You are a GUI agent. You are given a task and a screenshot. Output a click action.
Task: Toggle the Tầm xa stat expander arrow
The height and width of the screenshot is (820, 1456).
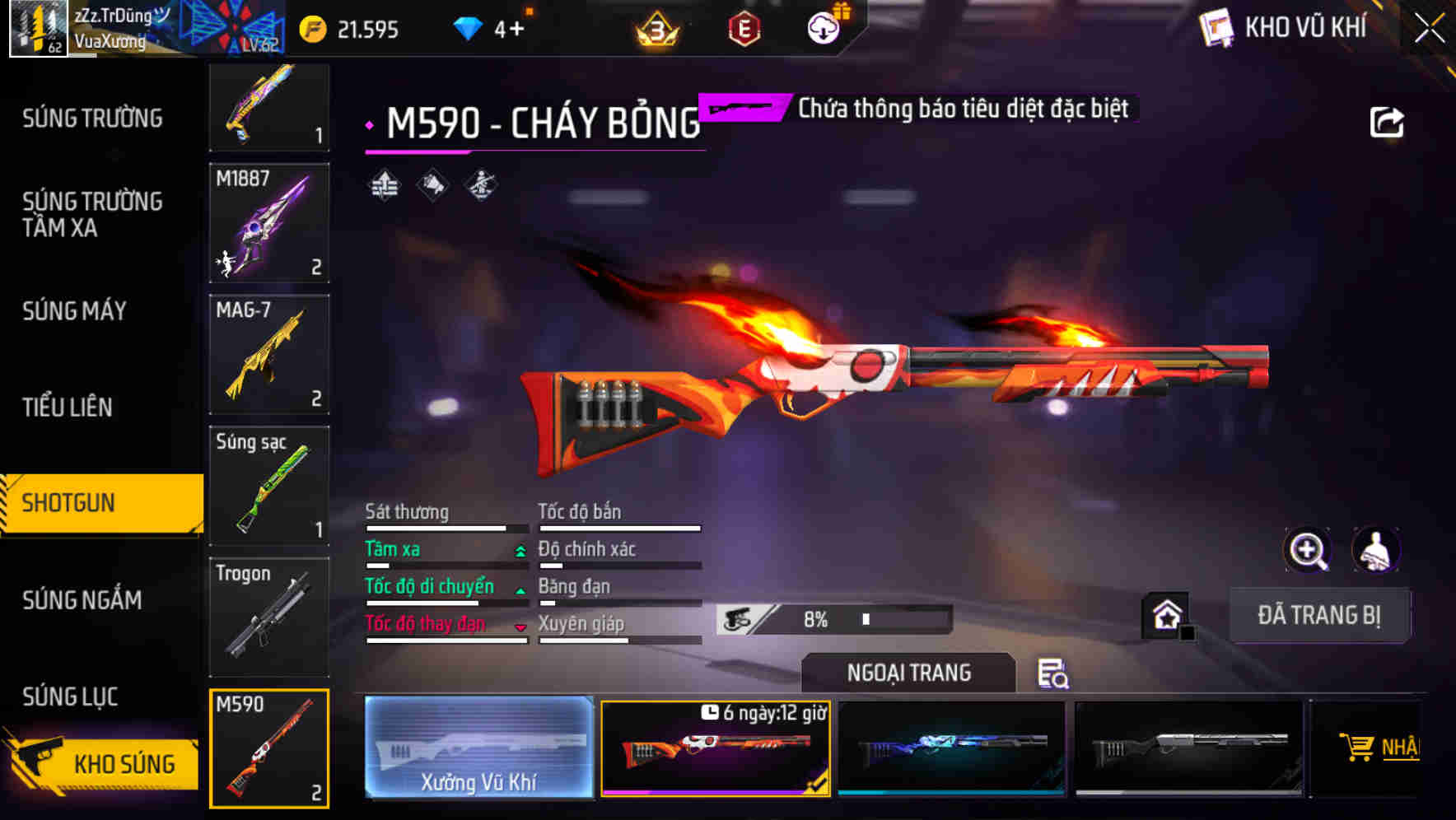pos(519,550)
